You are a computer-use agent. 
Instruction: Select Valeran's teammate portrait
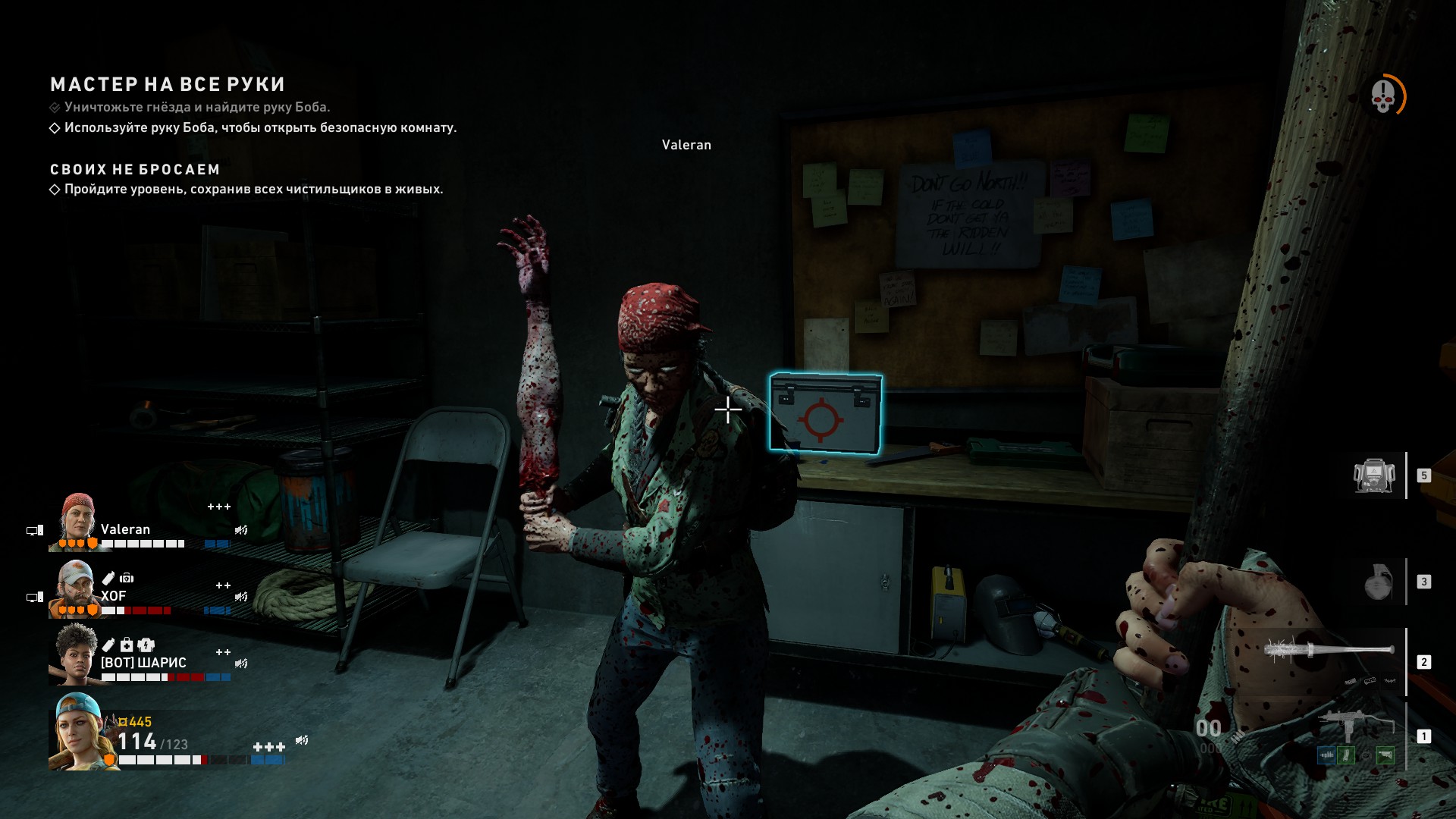(77, 522)
